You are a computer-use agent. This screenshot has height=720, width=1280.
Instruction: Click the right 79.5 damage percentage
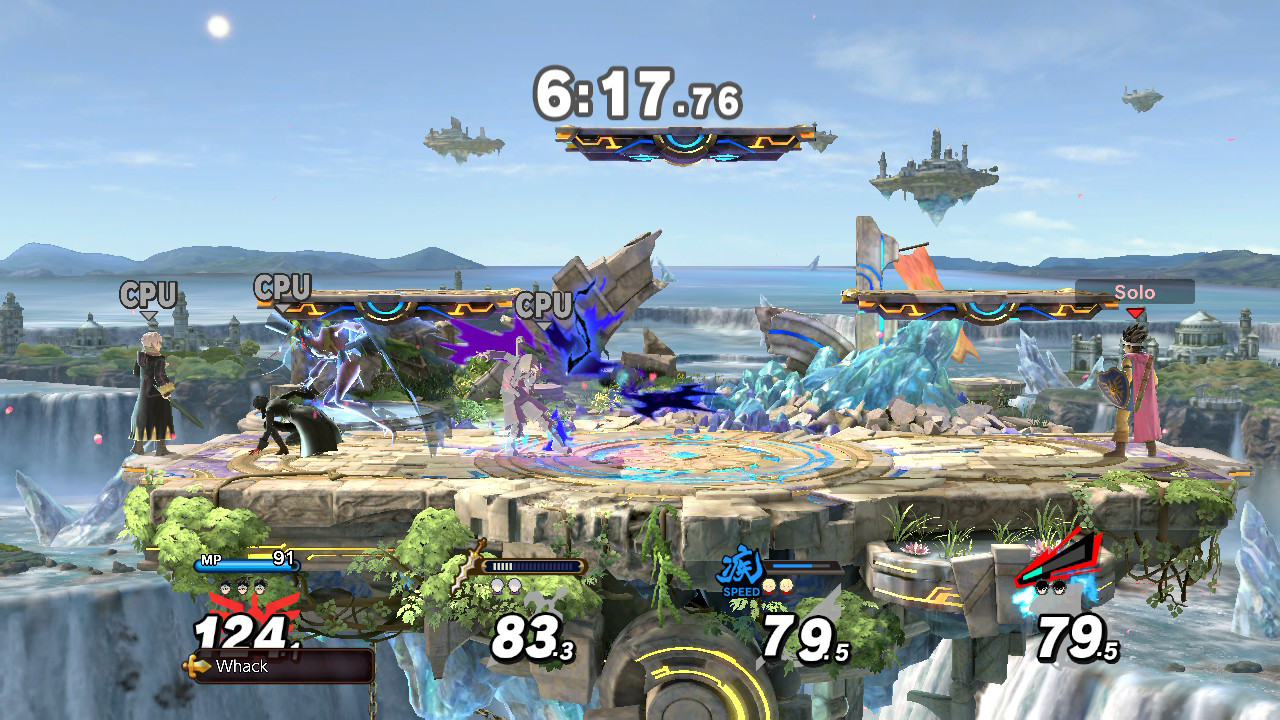(x=1072, y=636)
